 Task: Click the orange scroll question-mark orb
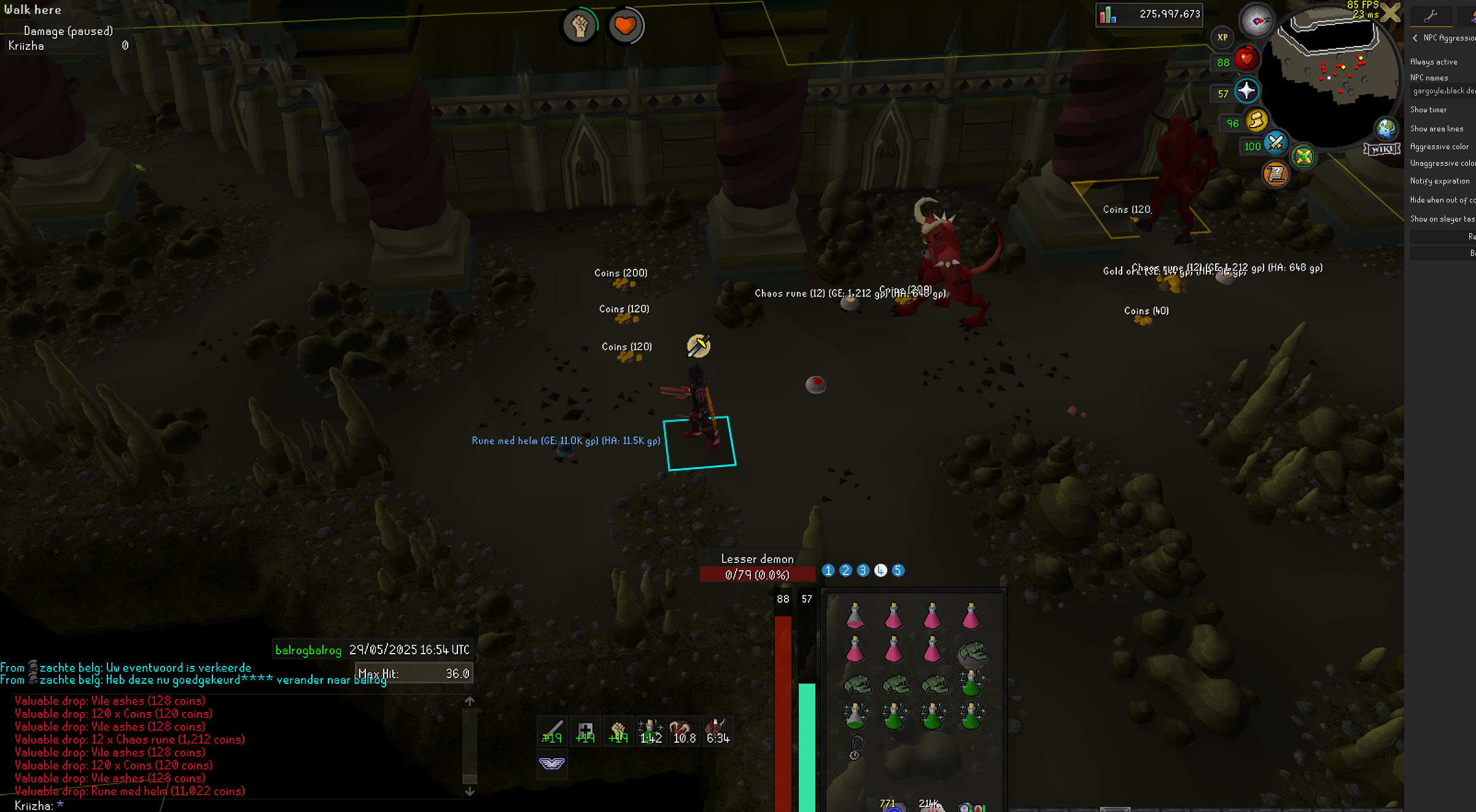click(1275, 174)
